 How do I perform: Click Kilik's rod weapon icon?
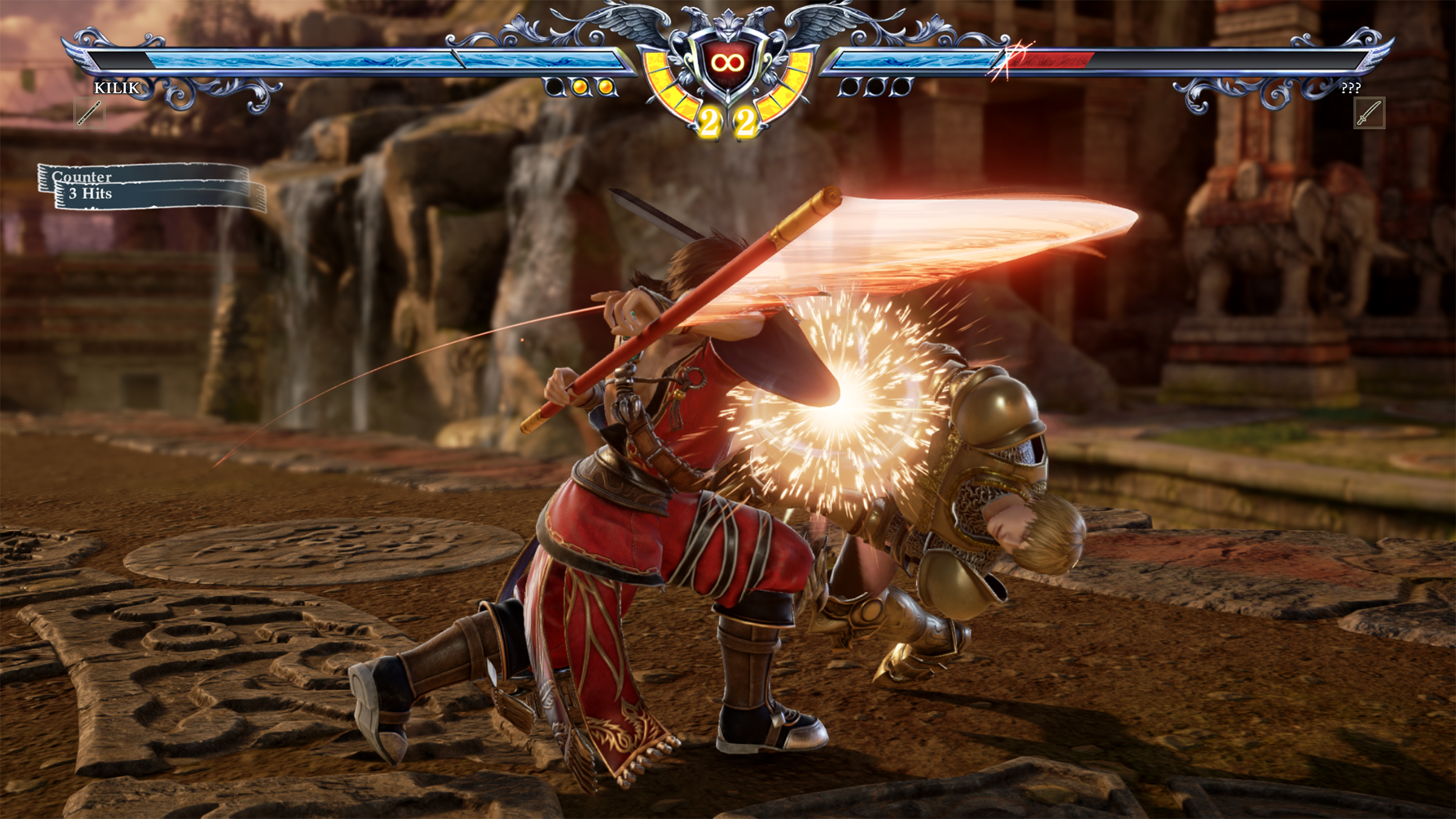pyautogui.click(x=89, y=113)
